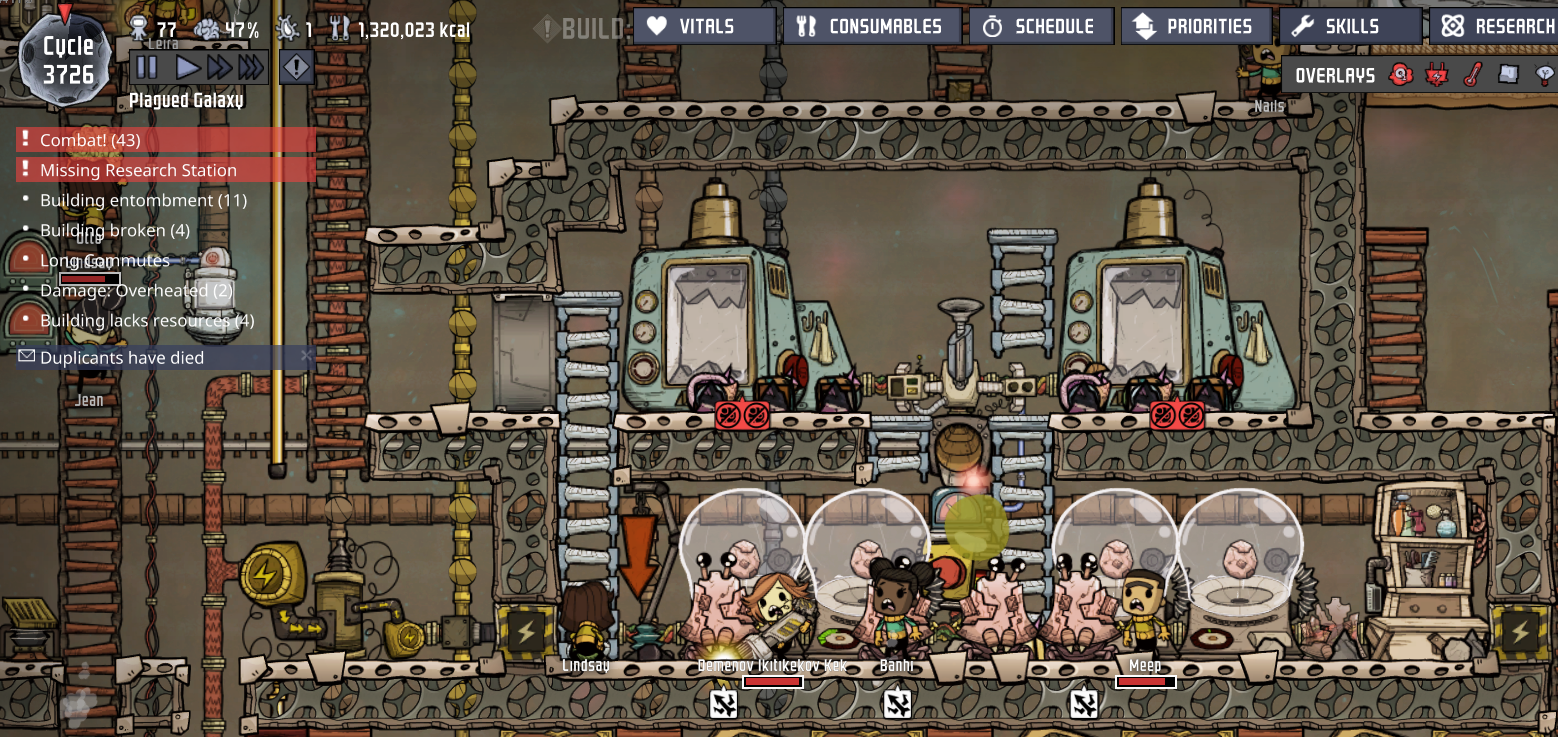Open the Priorities management screen
This screenshot has width=1558, height=737.
tap(1196, 26)
